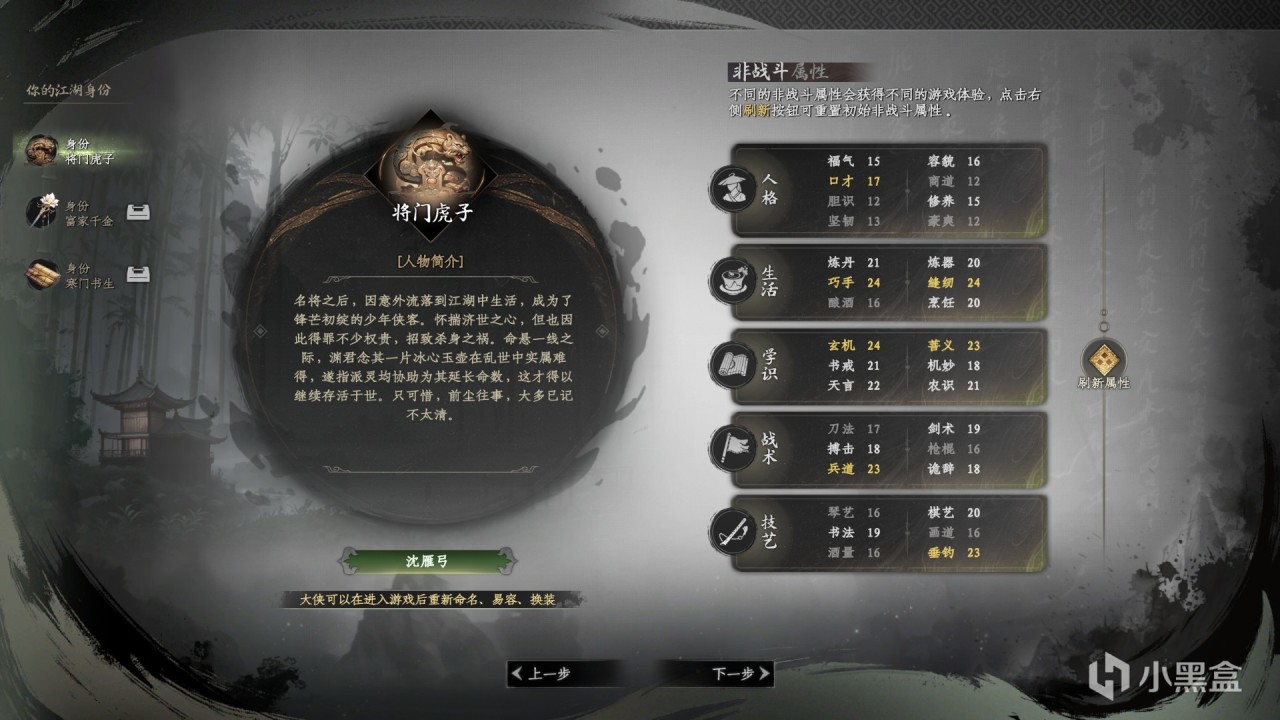
Task: Select the lotus hairpin icon of 富家千金
Action: tap(42, 212)
